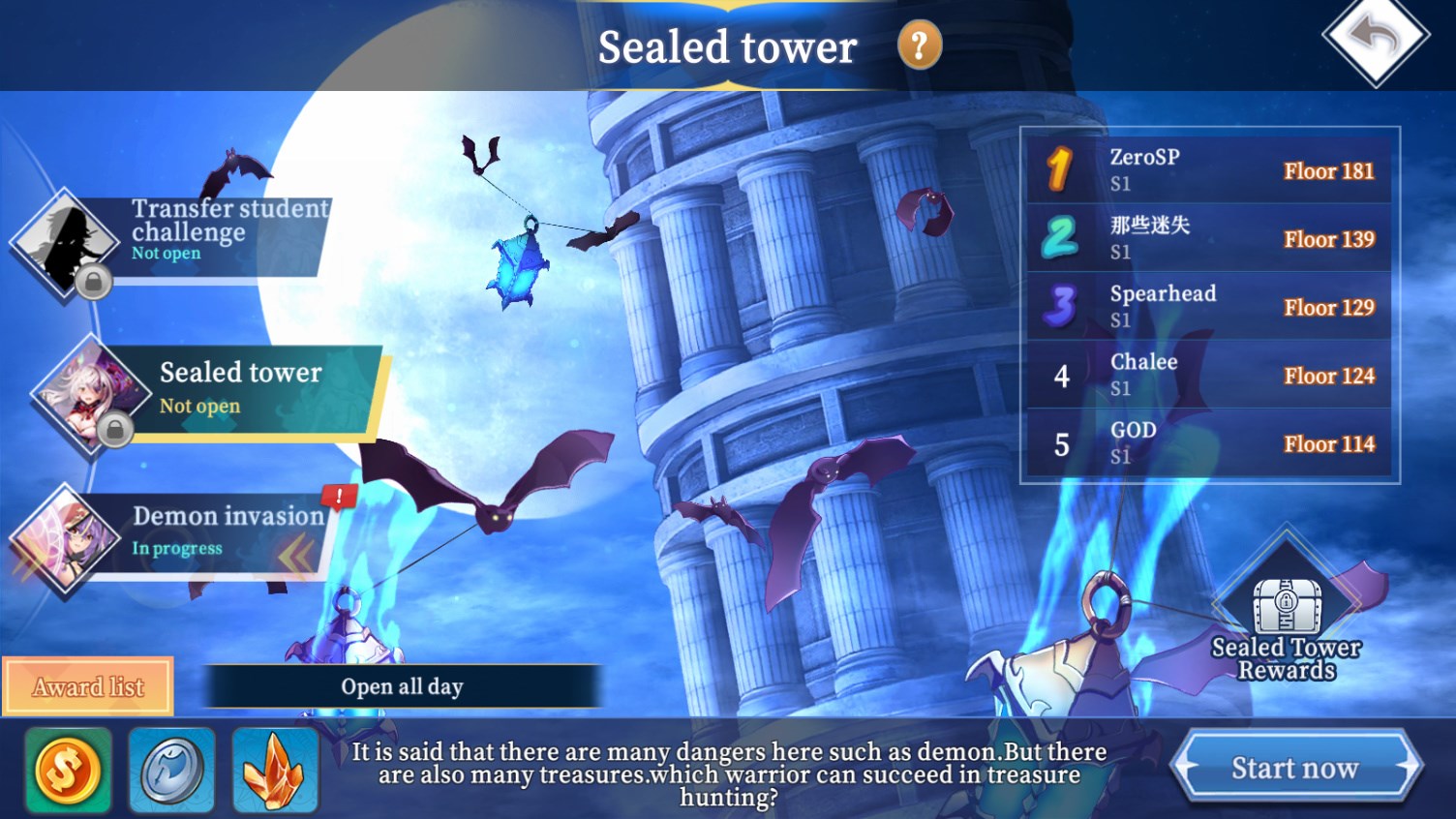Open the Award list

point(88,686)
